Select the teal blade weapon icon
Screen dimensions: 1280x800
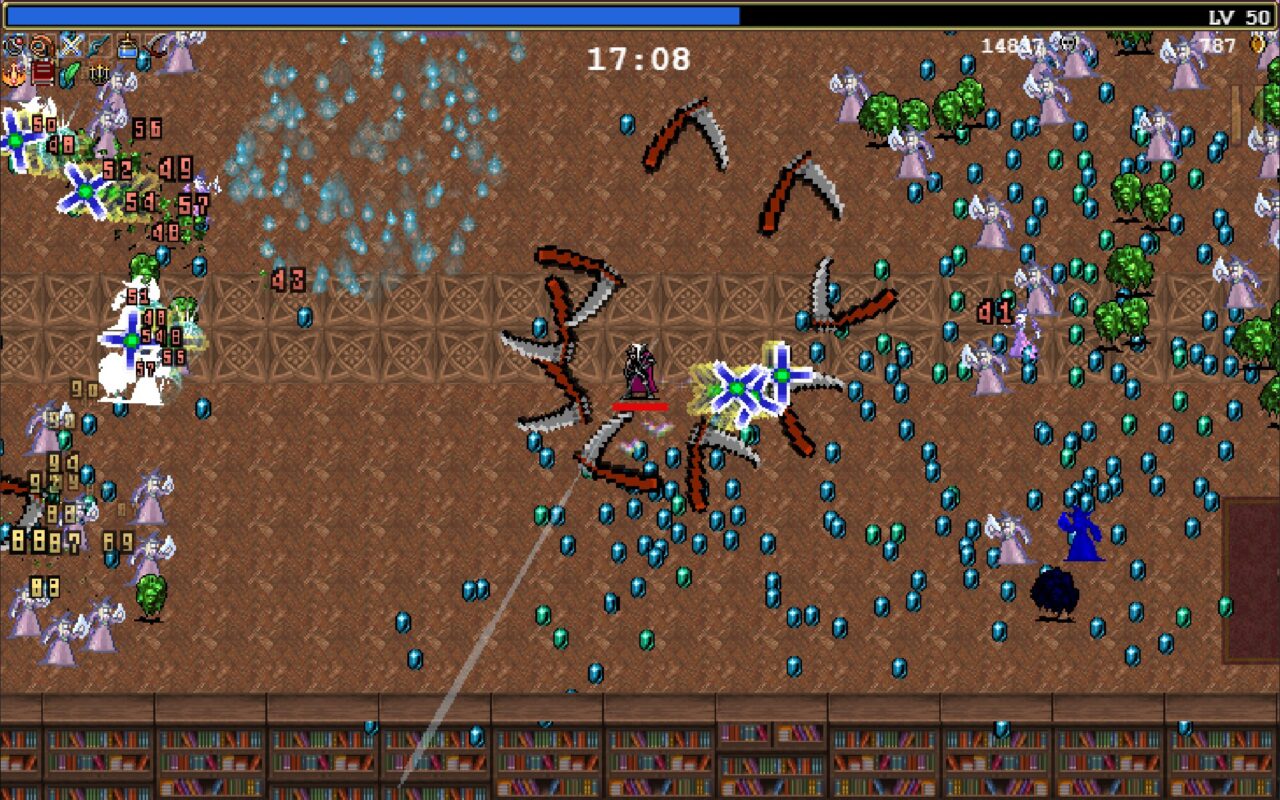[99, 46]
